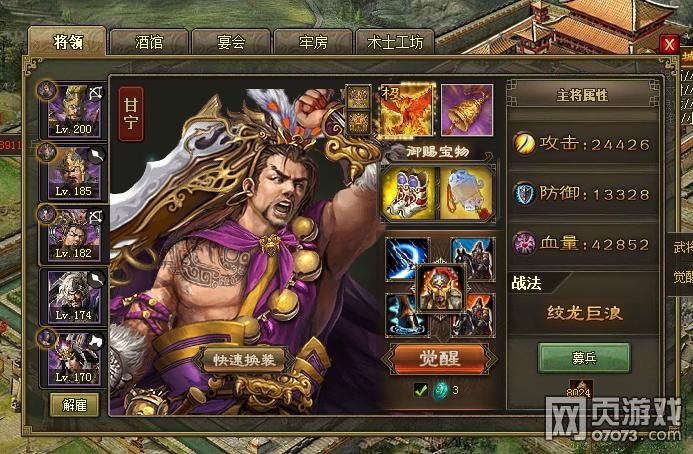Show the 木士工坊 tab

click(395, 42)
